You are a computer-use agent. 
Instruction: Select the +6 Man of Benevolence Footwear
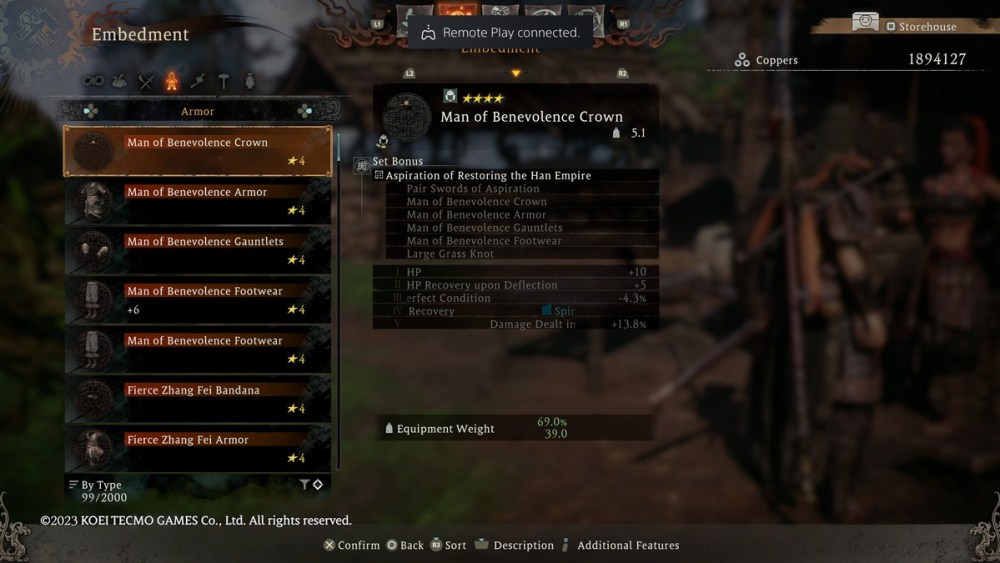(x=198, y=300)
